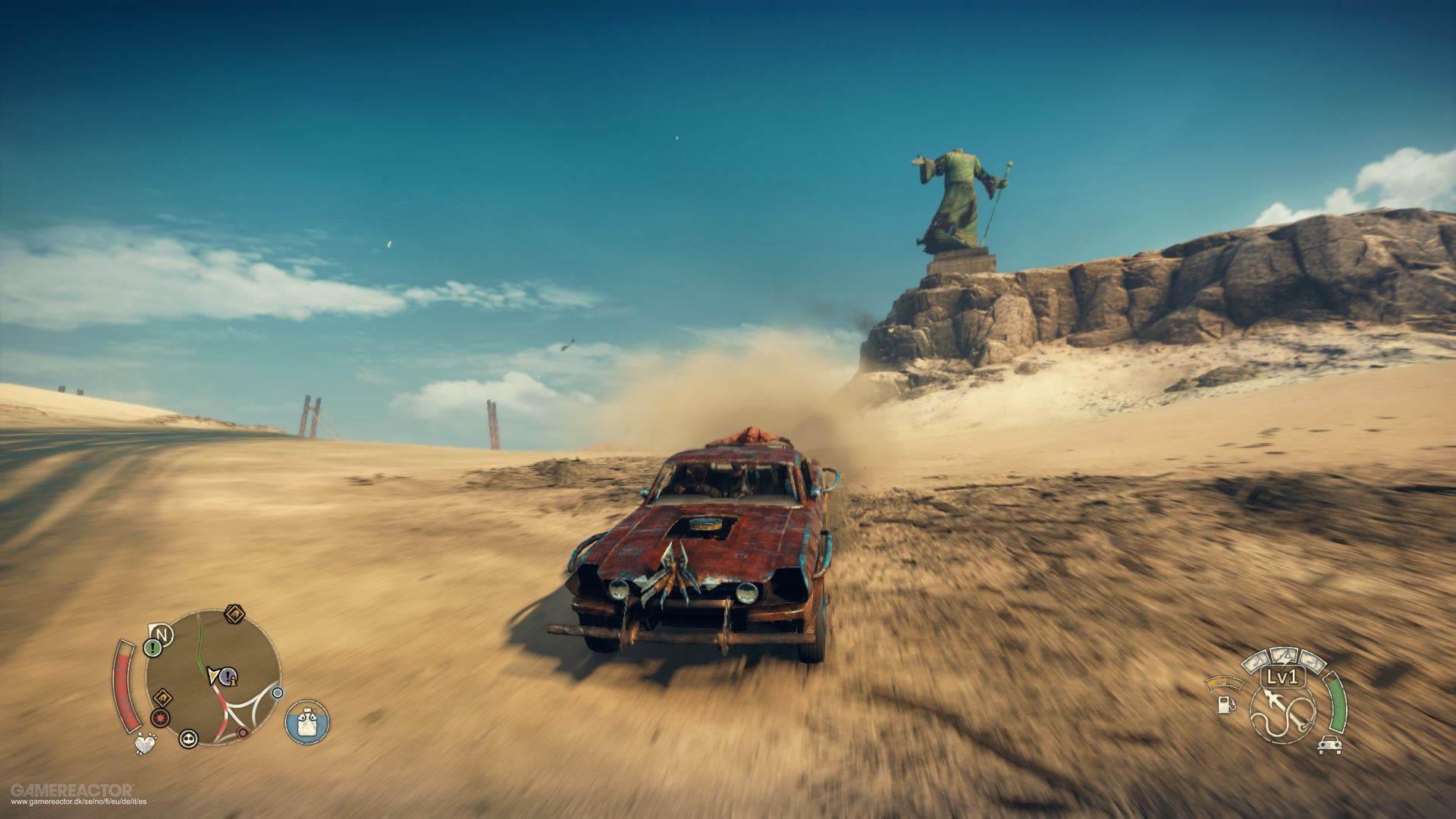Click the car condition icon below the green bar
This screenshot has width=1456, height=819.
click(1329, 745)
